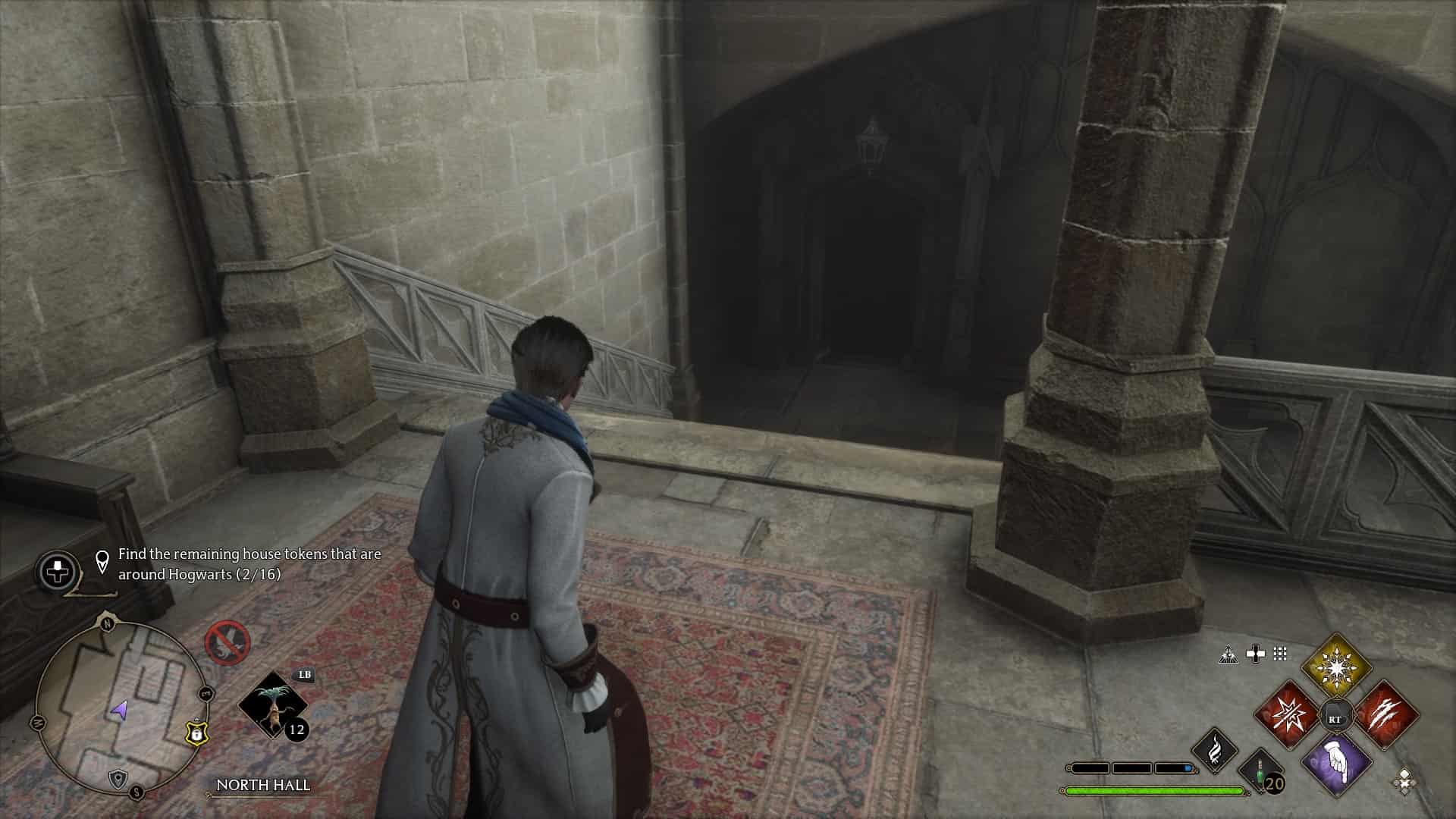Select the spell-set diamond selector
The height and width of the screenshot is (819, 1456).
1404,781
